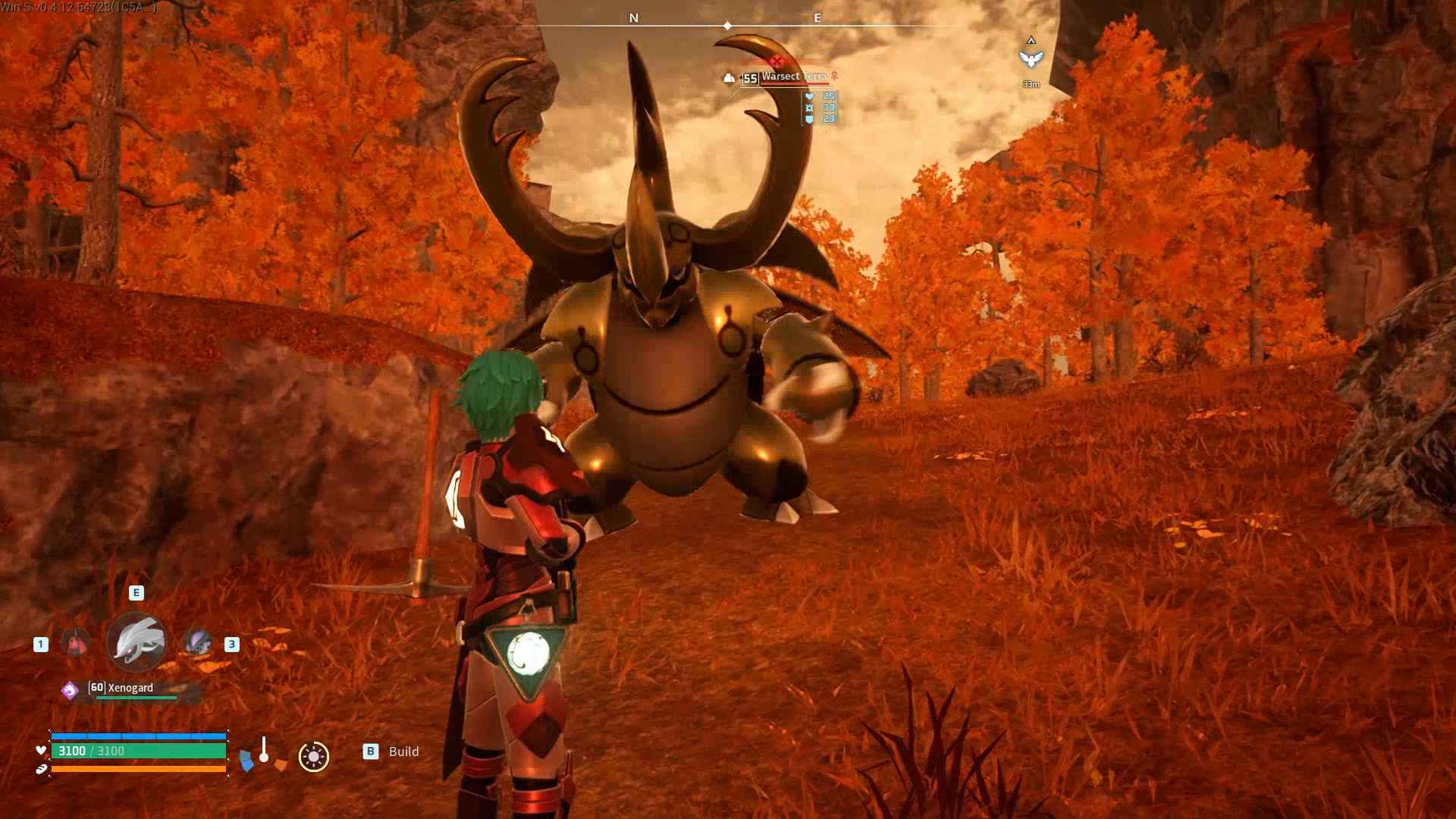Click the sun time-of-day dial
Screen dimensions: 1456x819
313,756
